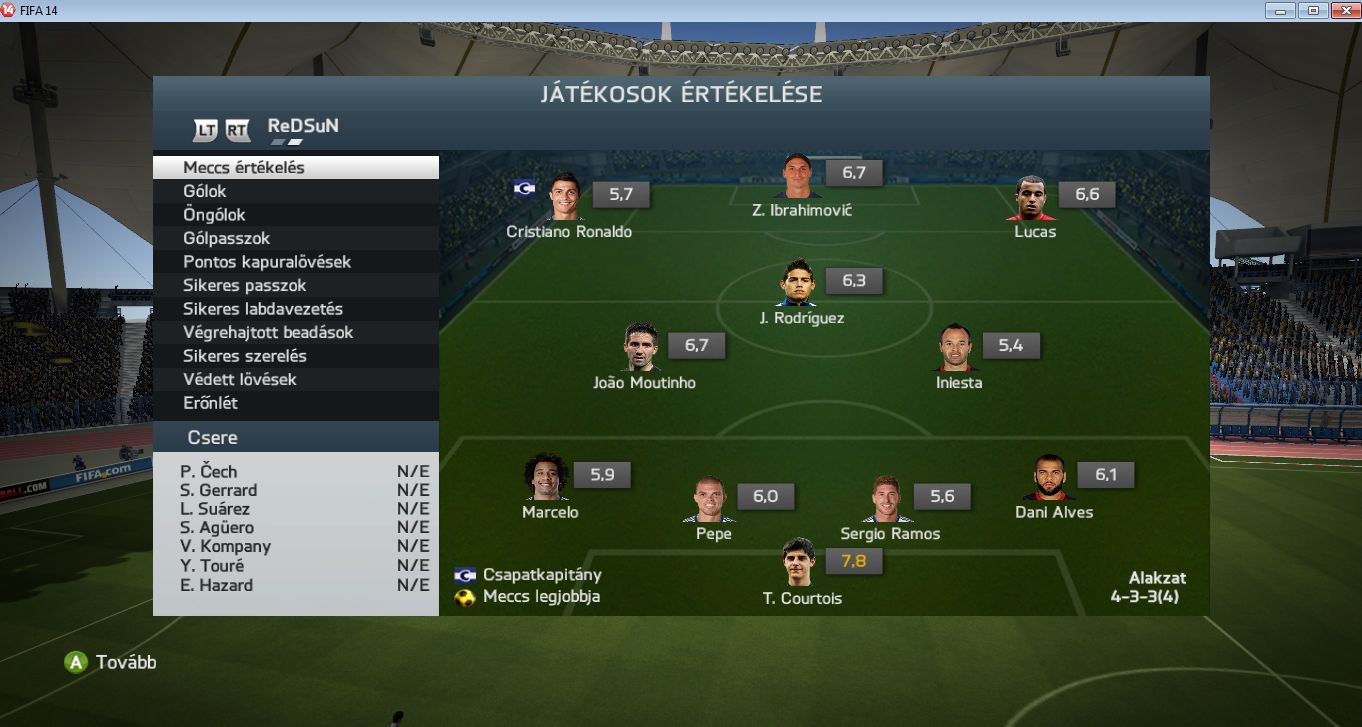1362x727 pixels.
Task: Click the Tovább continue button
Action: tap(111, 662)
